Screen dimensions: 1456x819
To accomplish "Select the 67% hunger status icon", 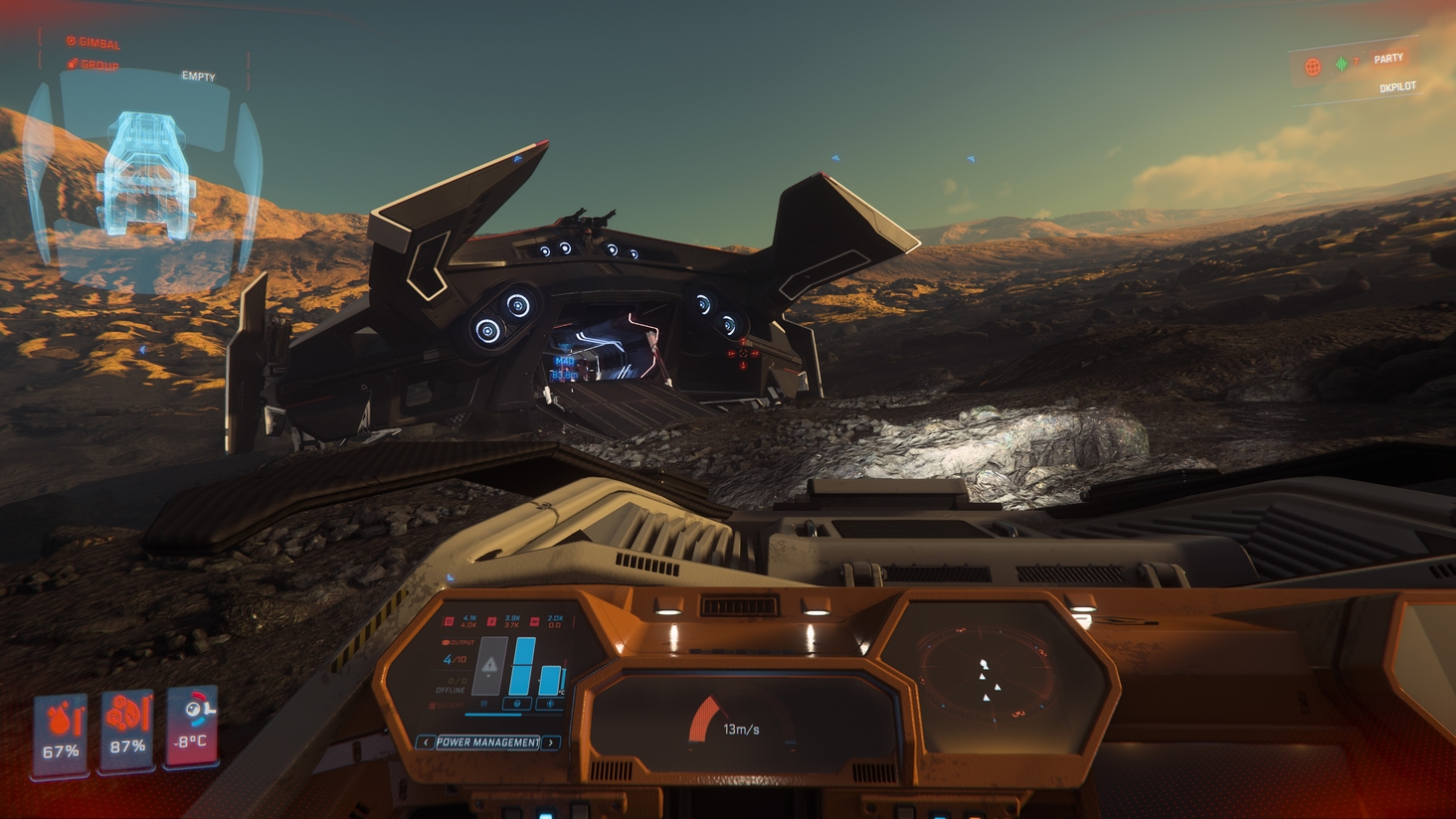I will coord(61,731).
